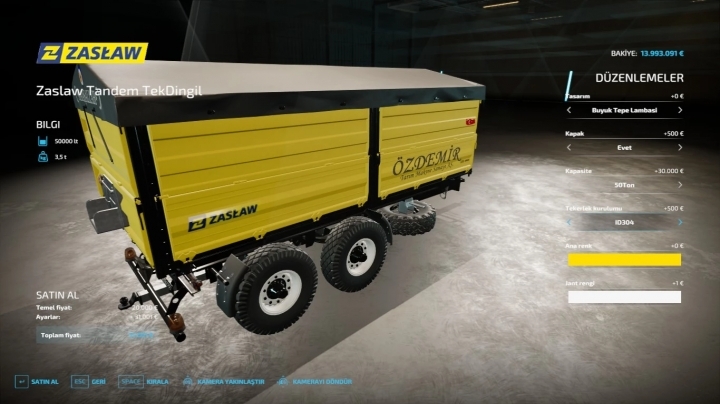The image size is (720, 404).
Task: Open the white Jant rengi color swatch
Action: [624, 297]
